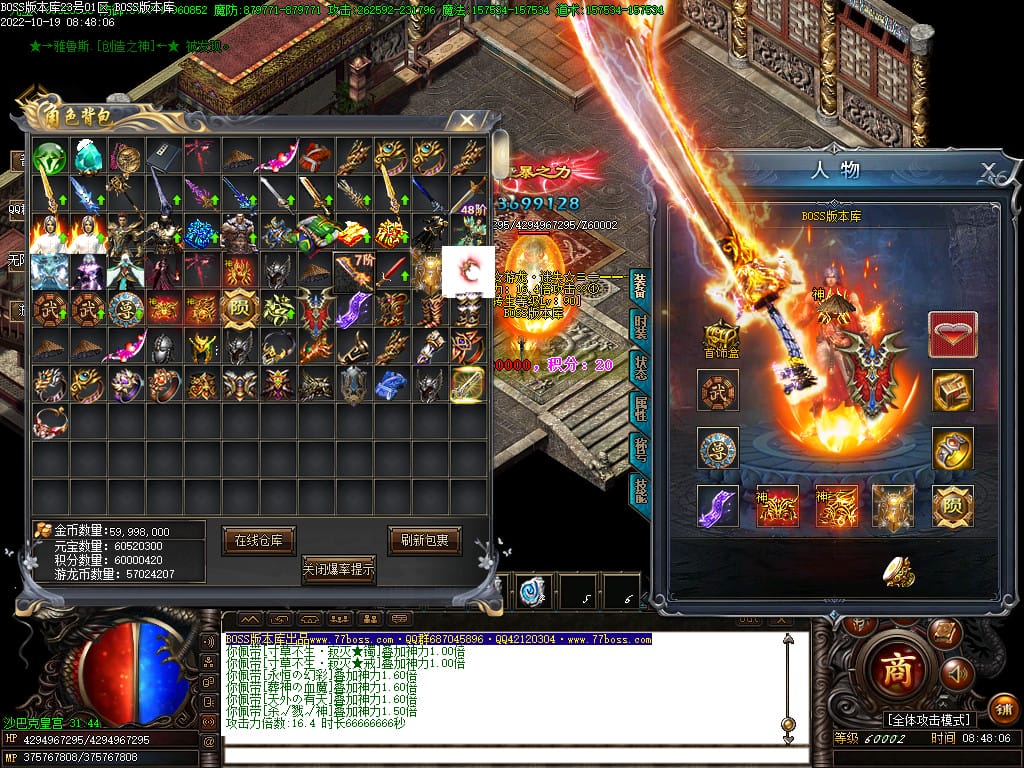Open the 在线仓库 online warehouse

click(258, 540)
